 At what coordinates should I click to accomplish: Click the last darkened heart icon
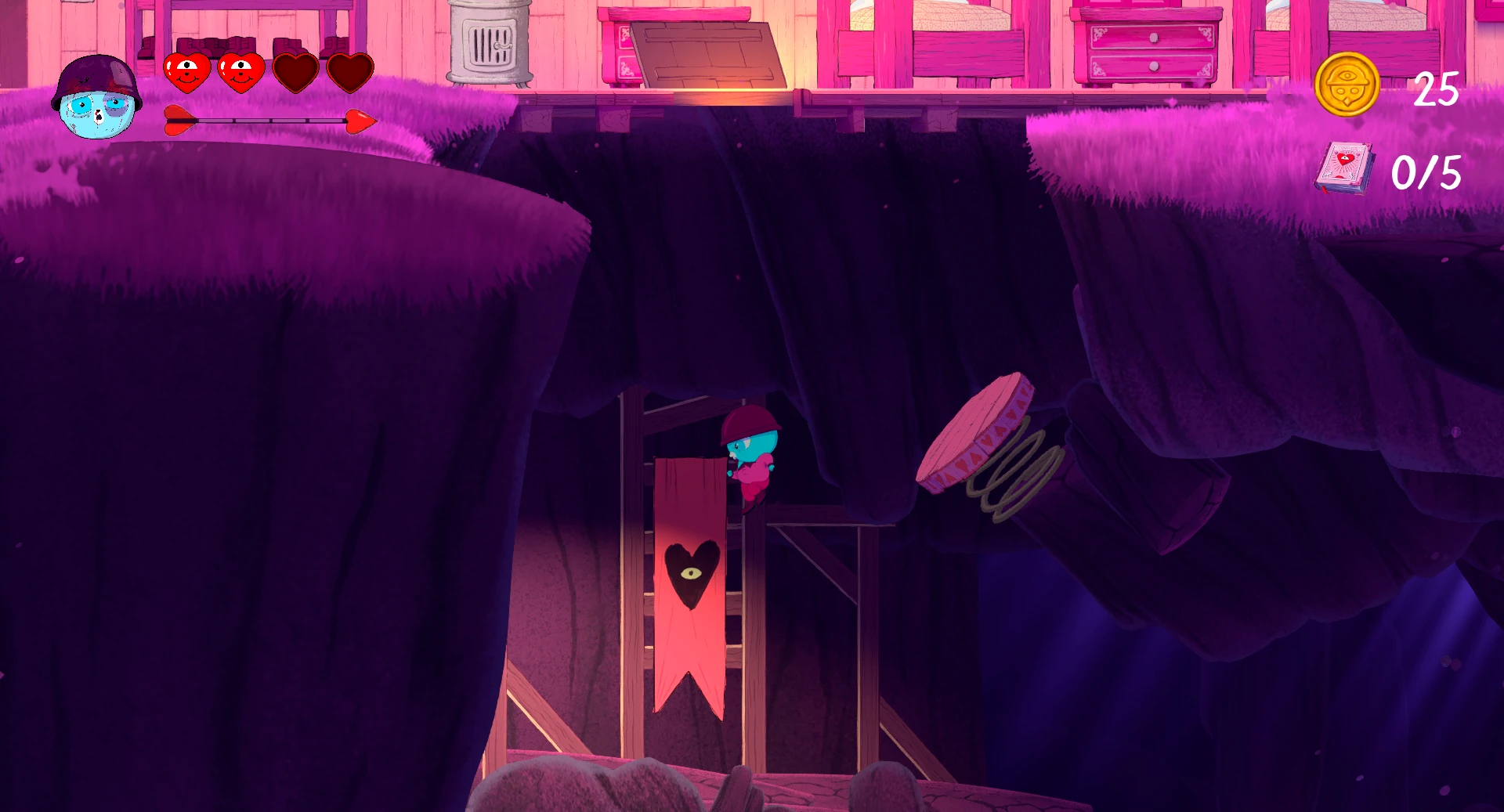tap(350, 72)
